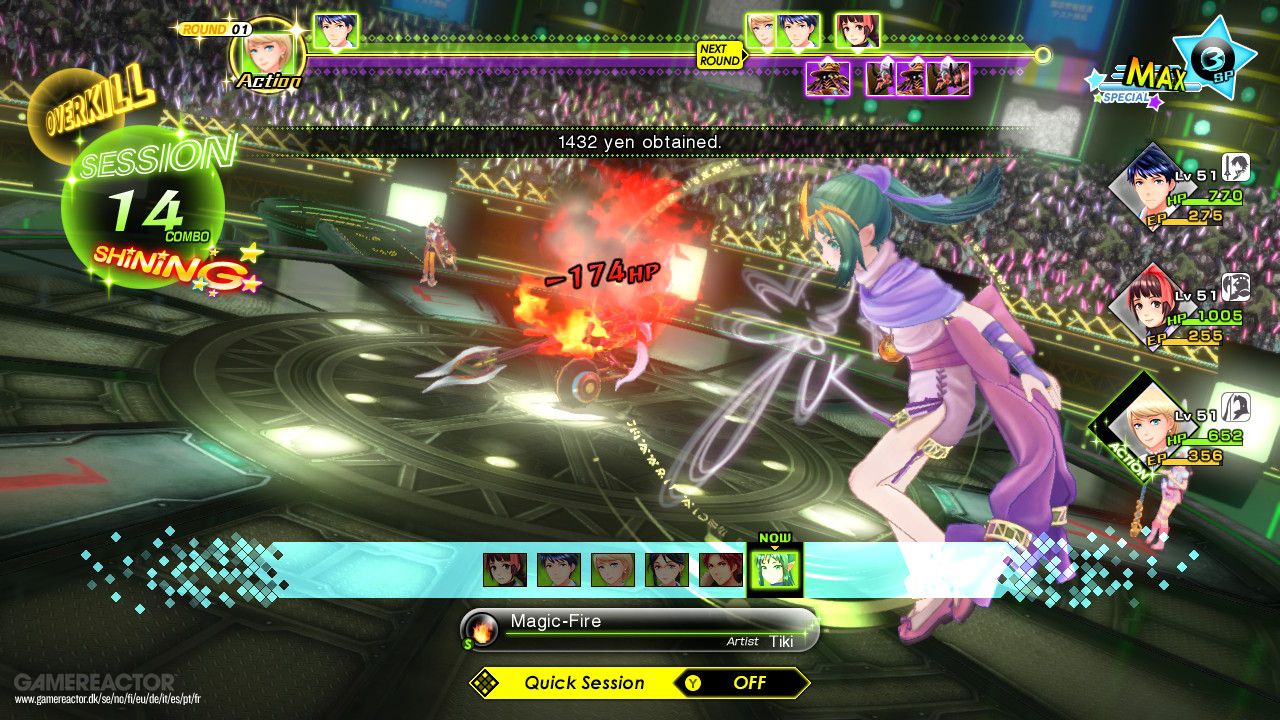Click the beast icon on Tsubasa's card

pyautogui.click(x=1237, y=289)
